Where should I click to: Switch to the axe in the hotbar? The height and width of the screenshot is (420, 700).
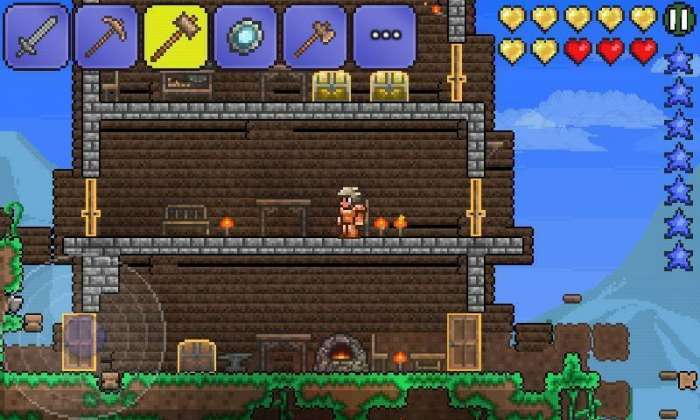tap(313, 36)
